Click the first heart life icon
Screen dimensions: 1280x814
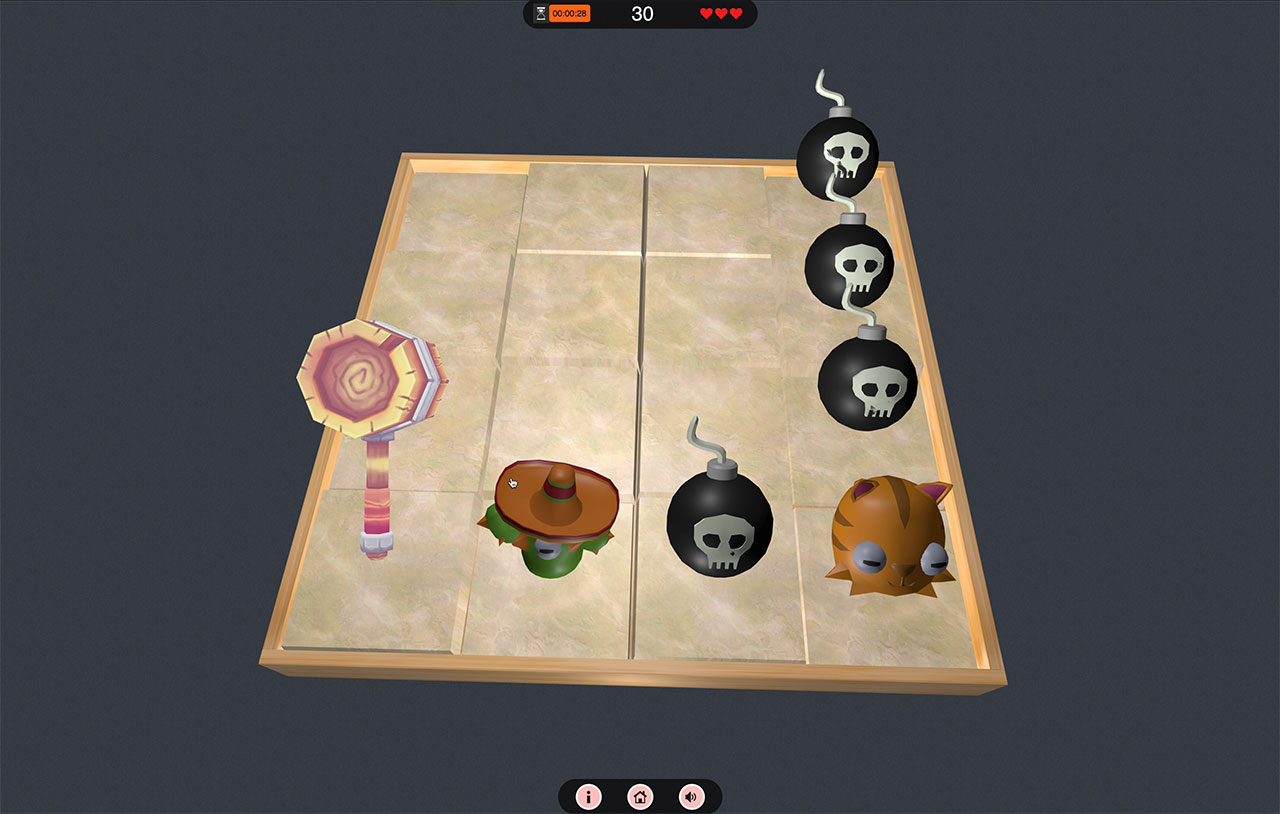[707, 13]
